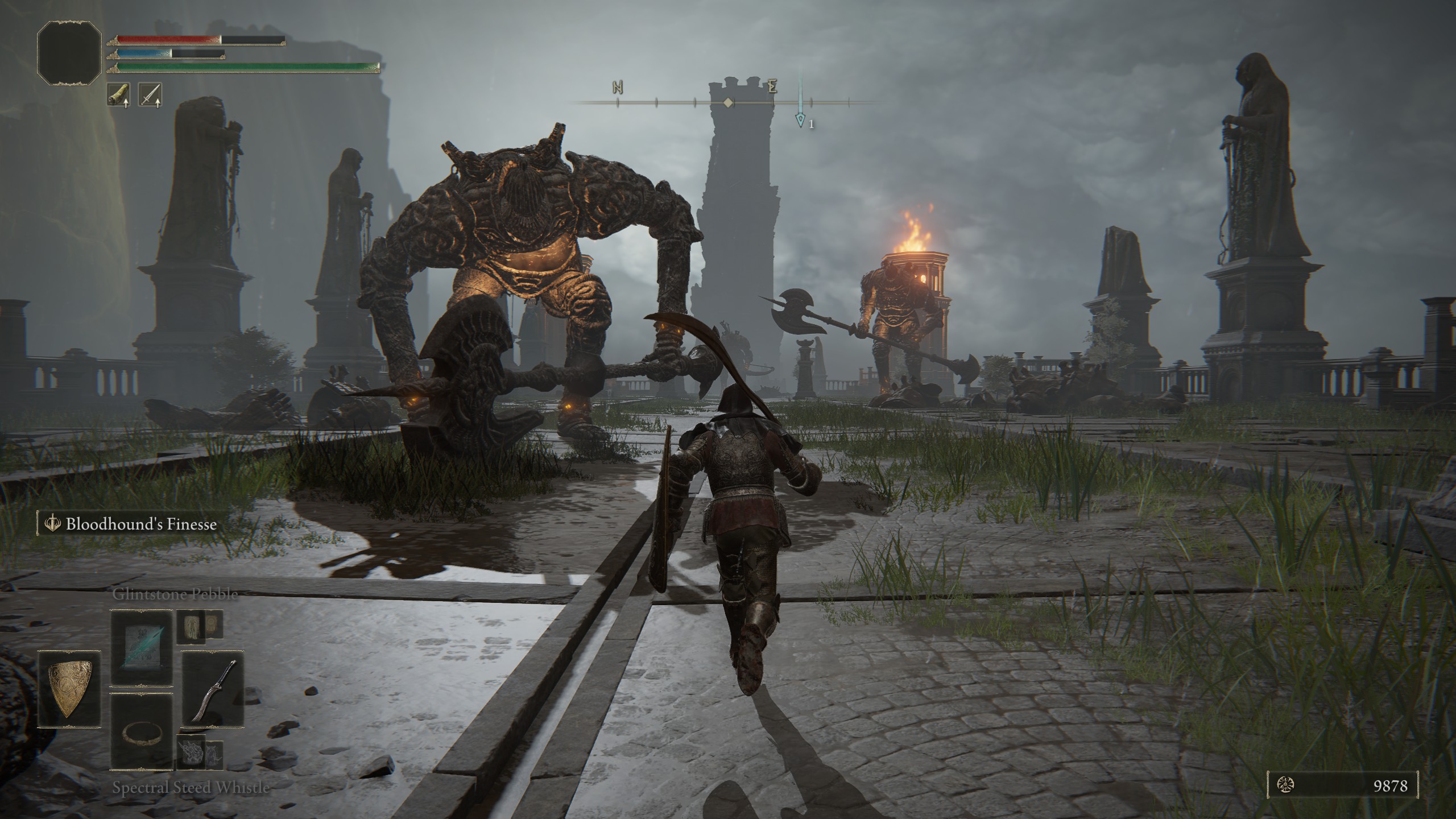Select the curved sword weapon slot

point(213,689)
